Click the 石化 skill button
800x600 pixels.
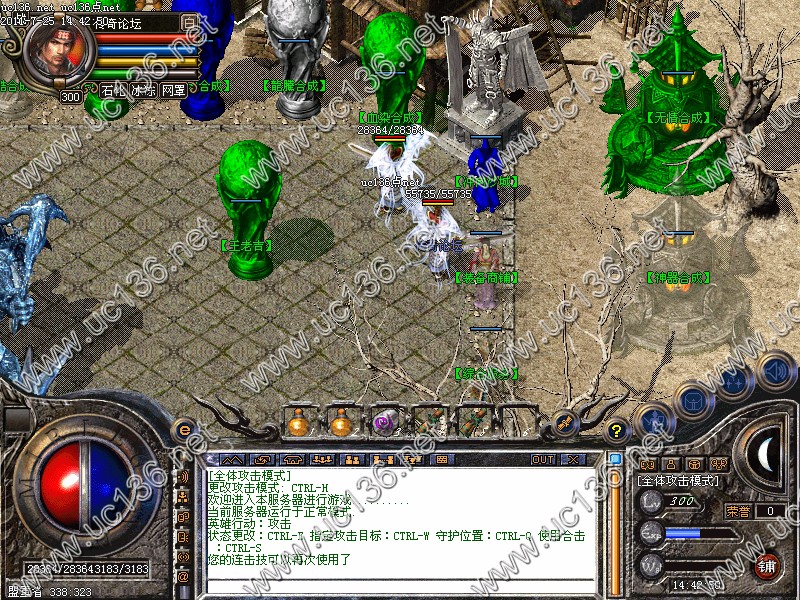click(113, 90)
